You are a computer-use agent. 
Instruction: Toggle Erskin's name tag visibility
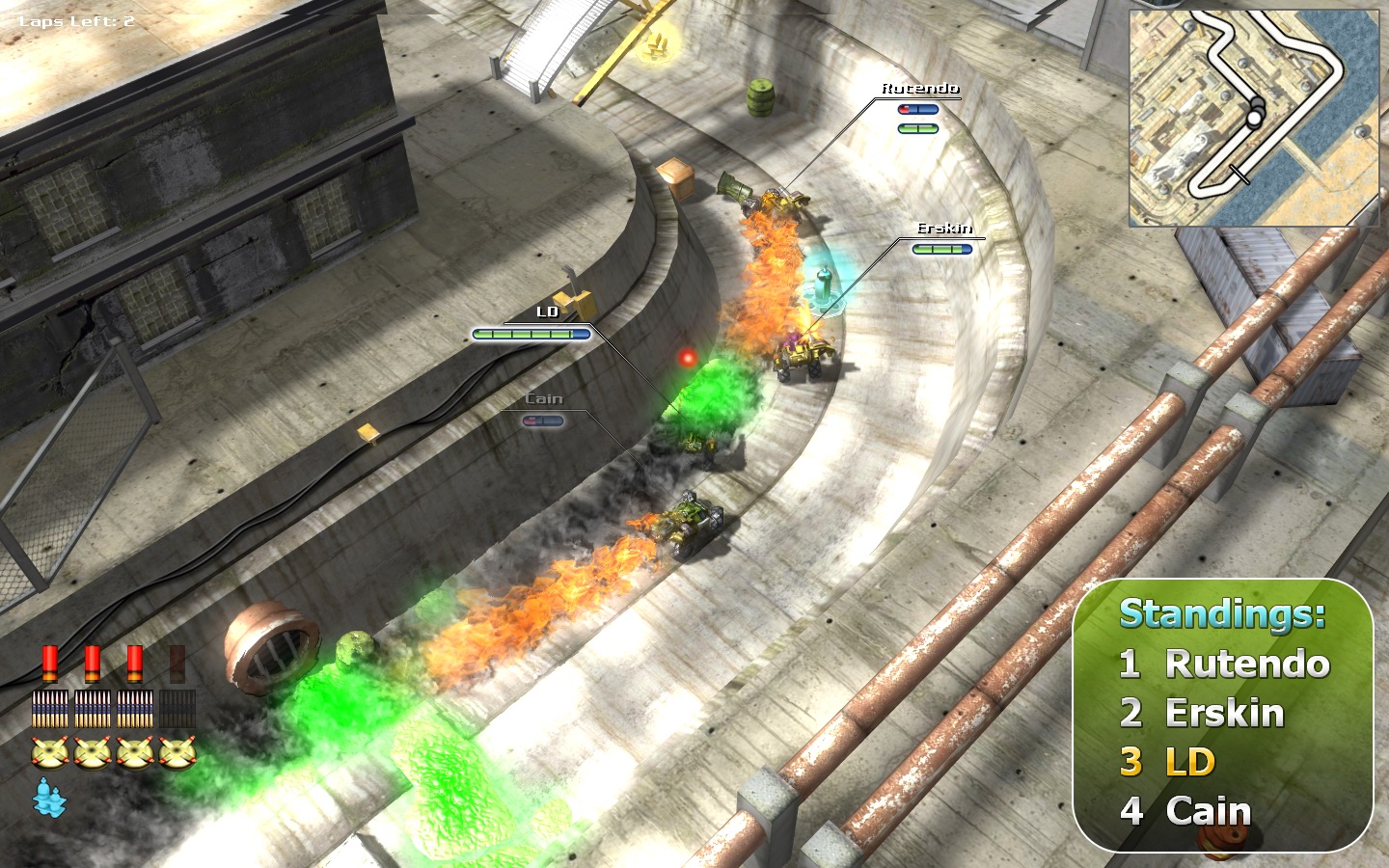[944, 230]
